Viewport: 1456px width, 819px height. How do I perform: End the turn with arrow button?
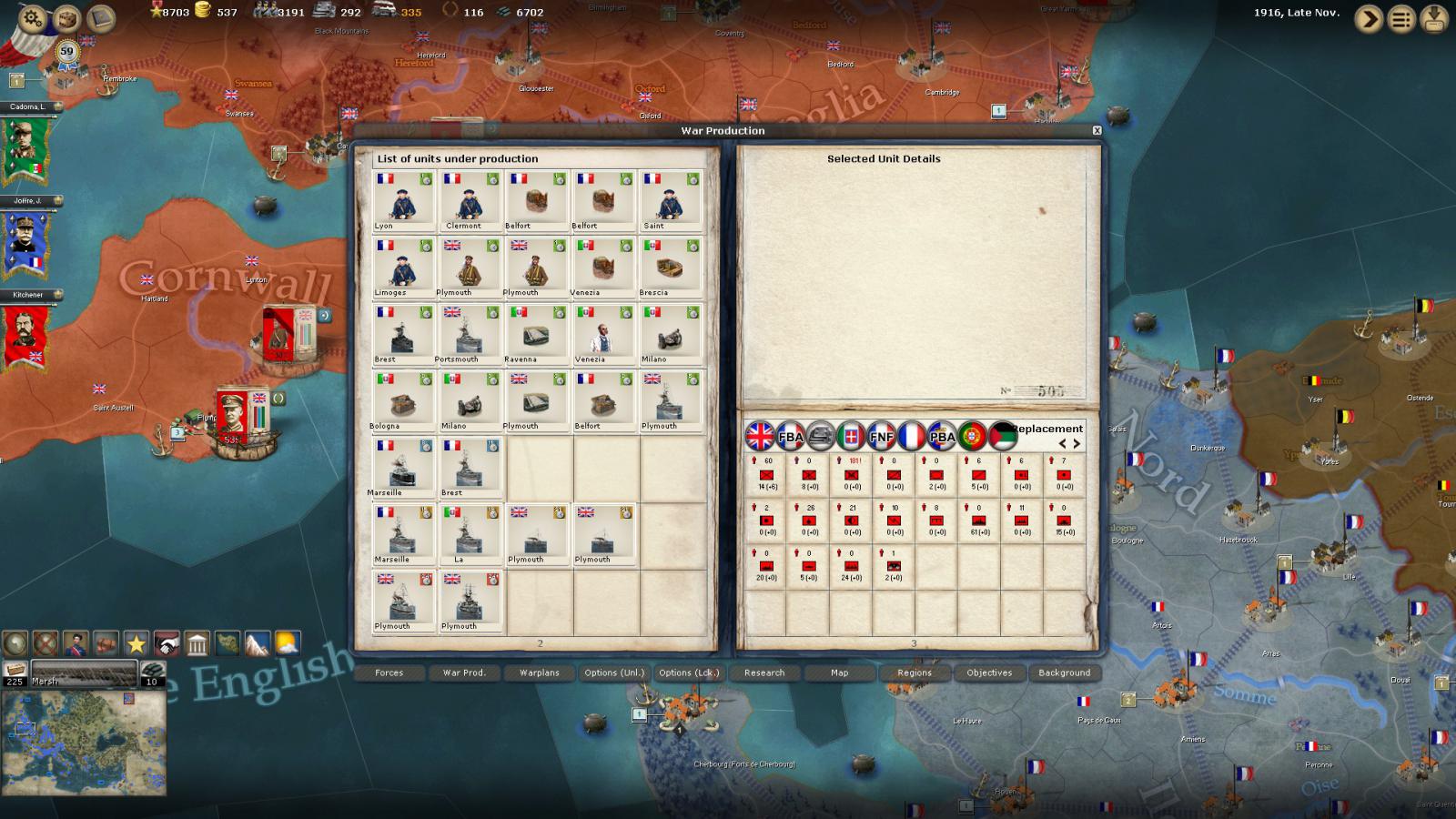coord(1368,18)
